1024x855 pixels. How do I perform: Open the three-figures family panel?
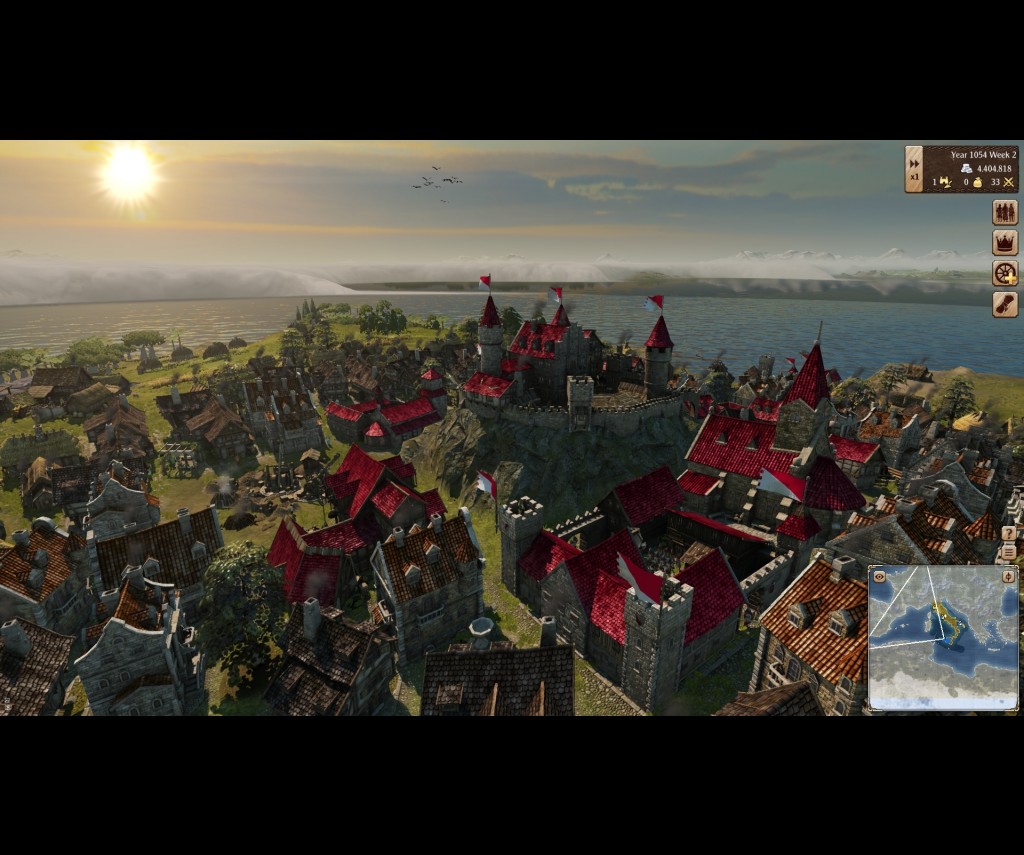[1004, 212]
